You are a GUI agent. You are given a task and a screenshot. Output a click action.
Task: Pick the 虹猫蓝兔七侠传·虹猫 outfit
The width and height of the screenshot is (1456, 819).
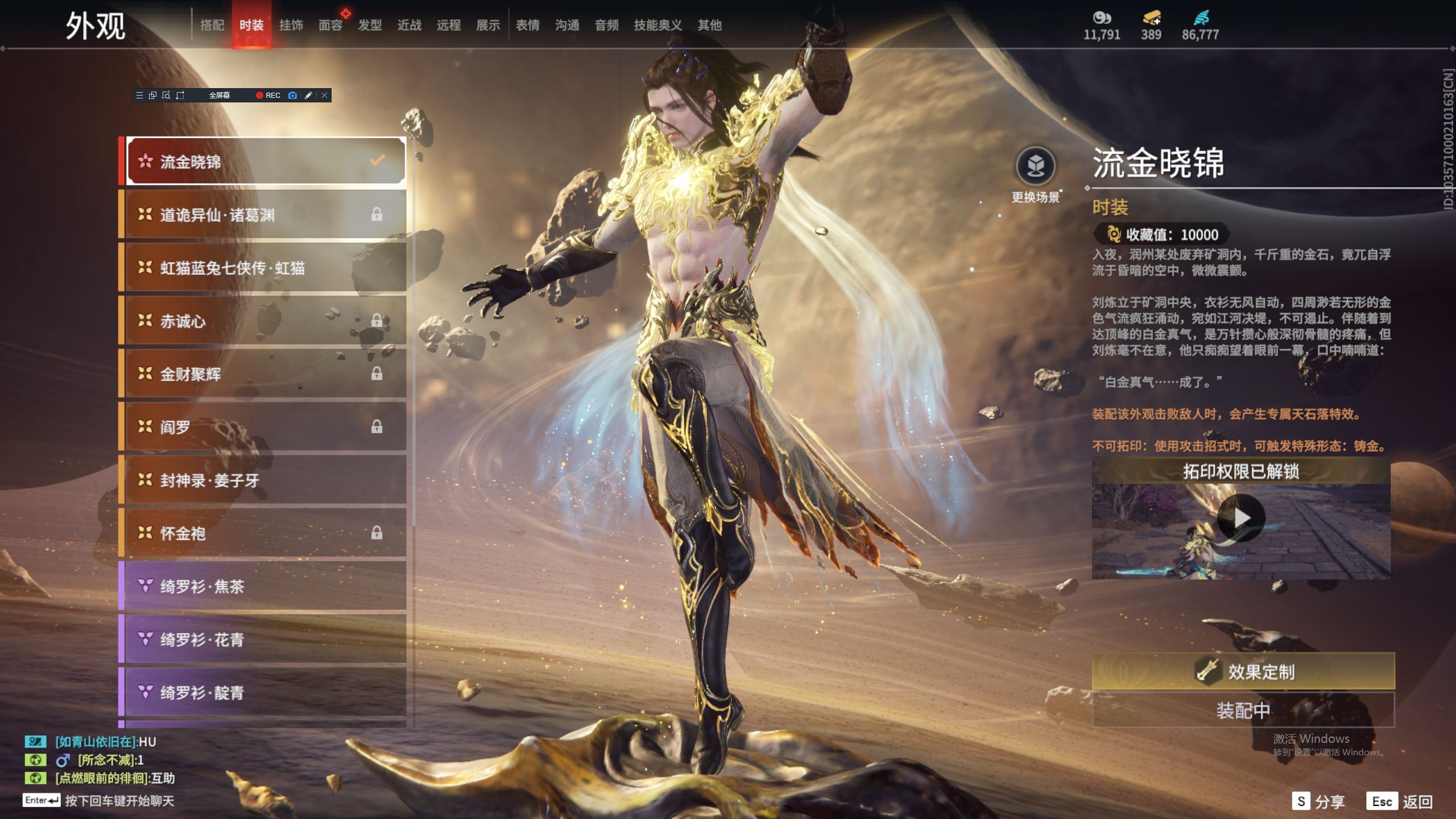coord(265,267)
